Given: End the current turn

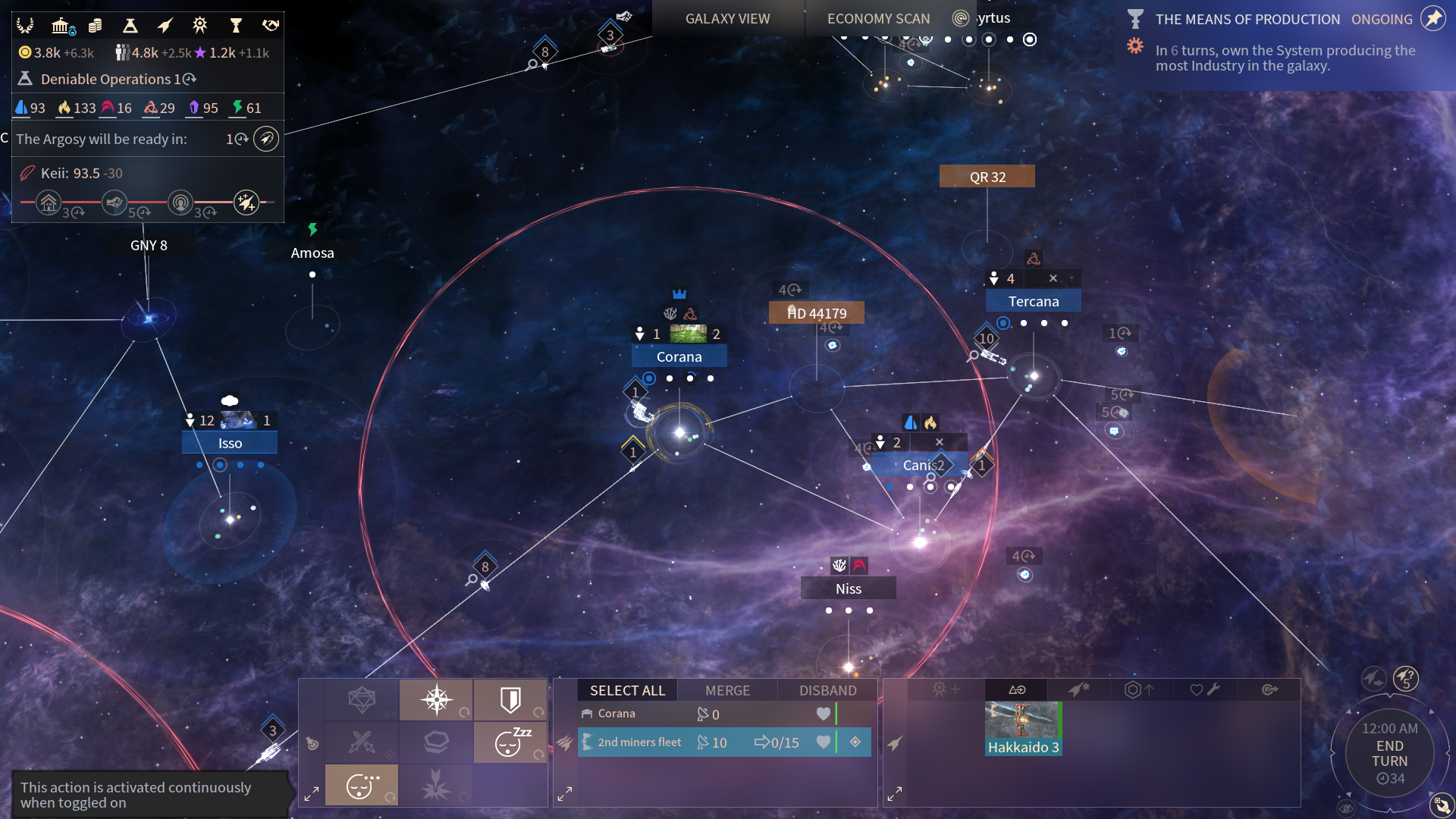Looking at the screenshot, I should coord(1389,753).
